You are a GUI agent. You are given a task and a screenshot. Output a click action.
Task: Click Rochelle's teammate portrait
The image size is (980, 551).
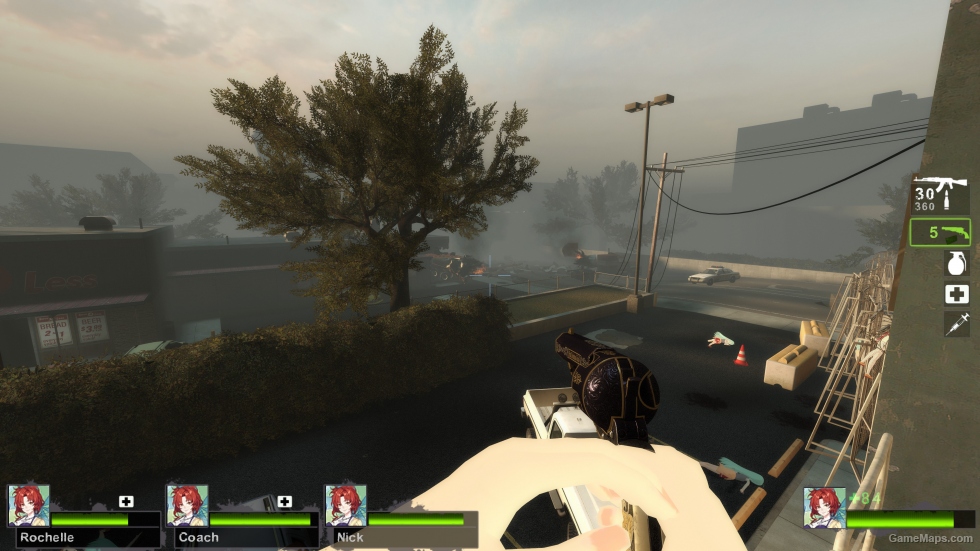pyautogui.click(x=28, y=506)
